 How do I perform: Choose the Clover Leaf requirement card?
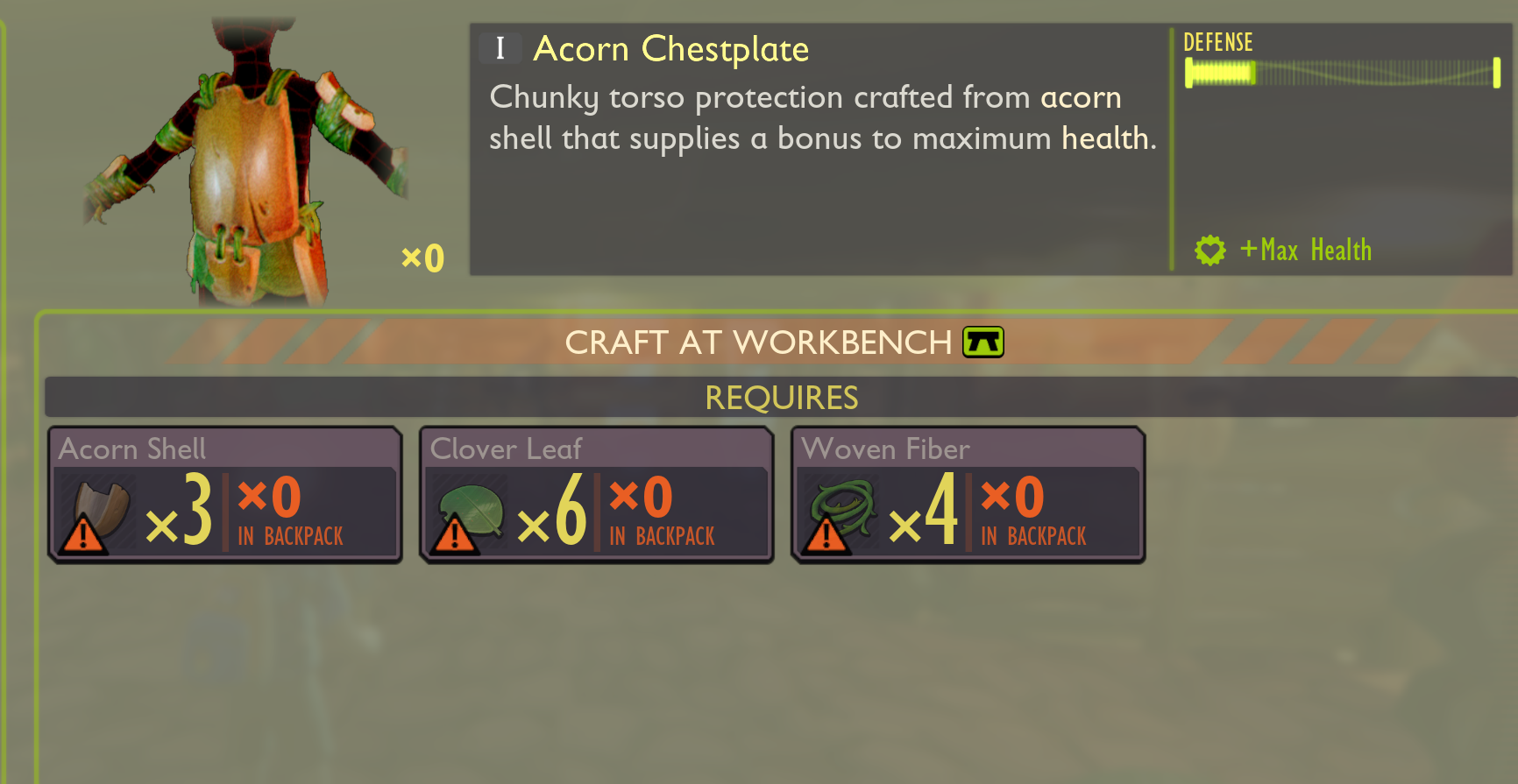coord(597,495)
